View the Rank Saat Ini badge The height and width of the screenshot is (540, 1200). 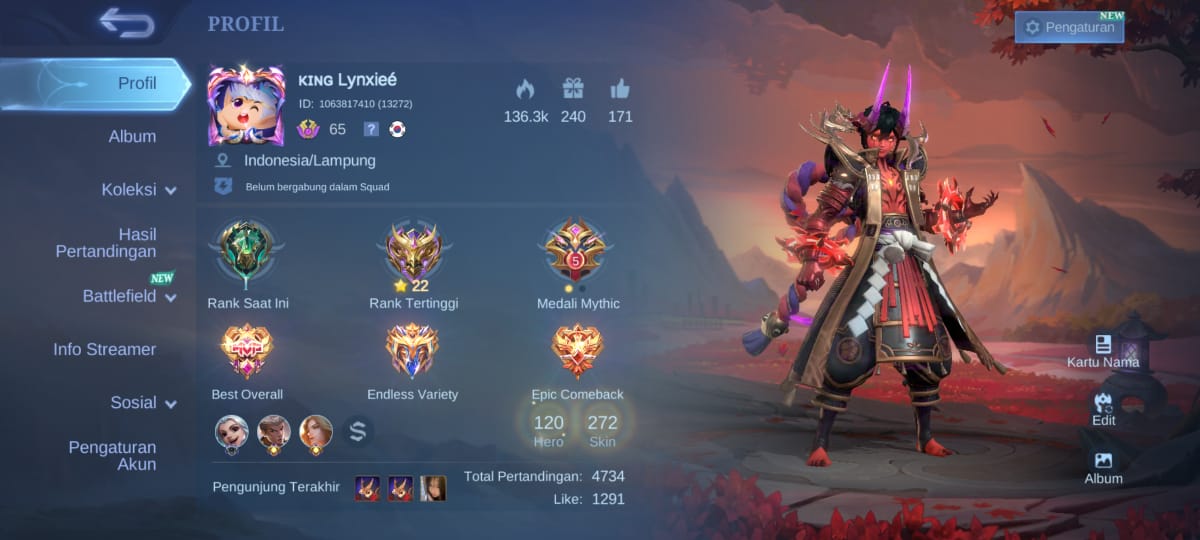[x=247, y=252]
